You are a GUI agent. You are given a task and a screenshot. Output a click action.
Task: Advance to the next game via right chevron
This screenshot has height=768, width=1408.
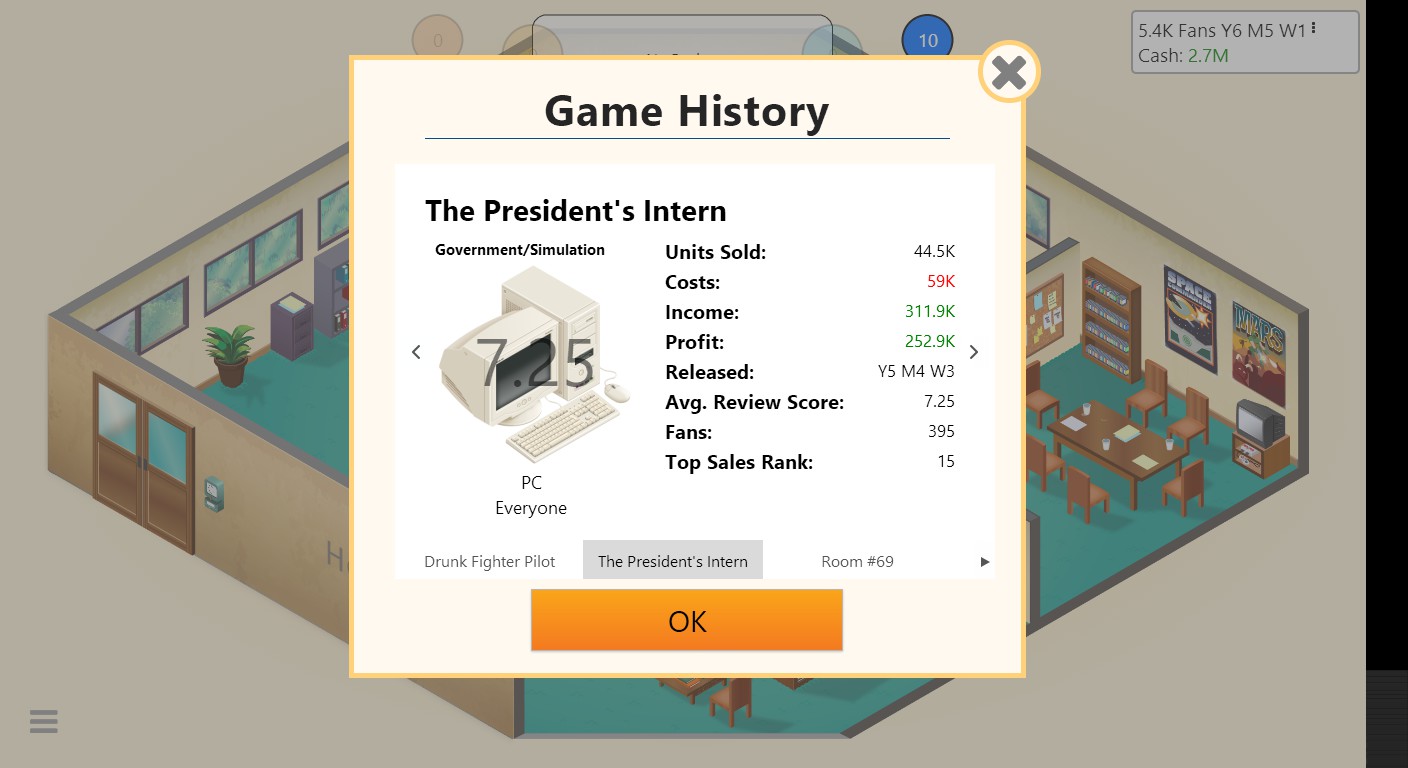tap(973, 352)
